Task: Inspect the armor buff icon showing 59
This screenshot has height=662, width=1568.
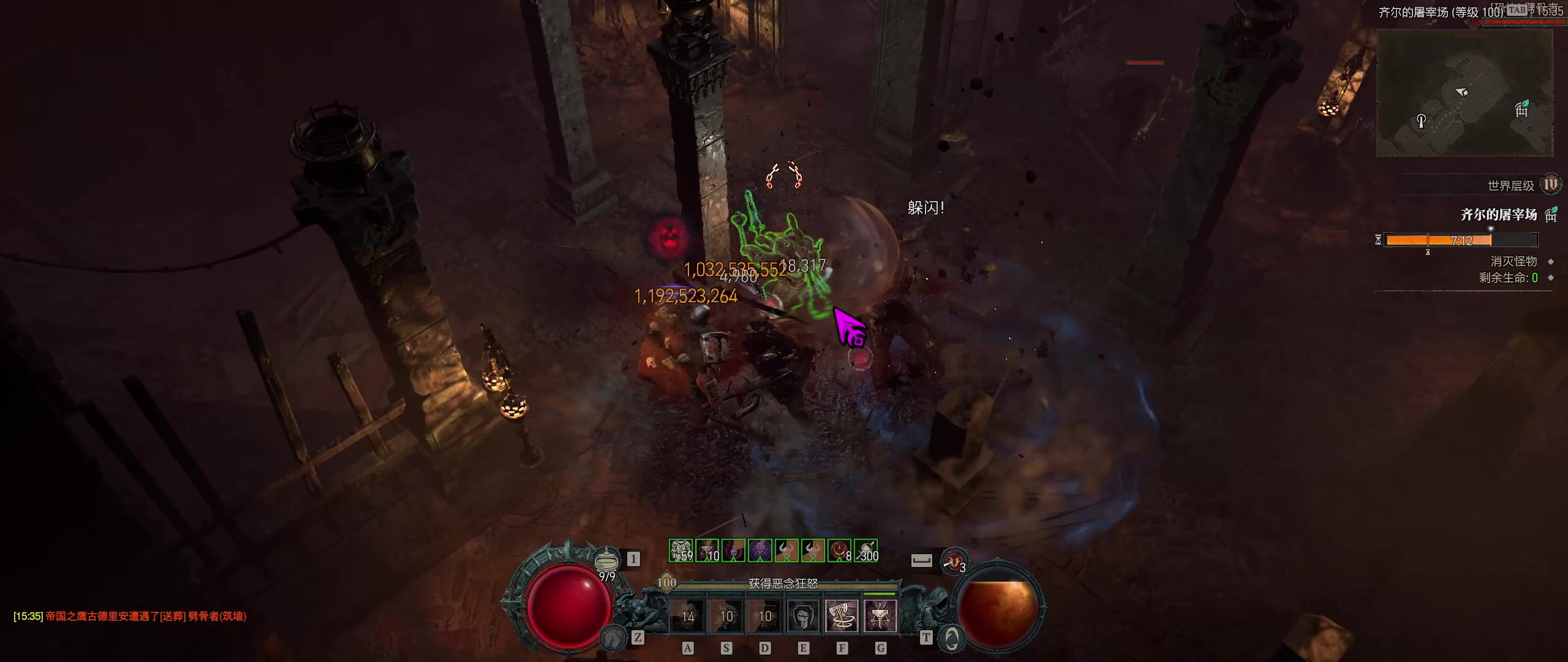Action: [x=681, y=550]
